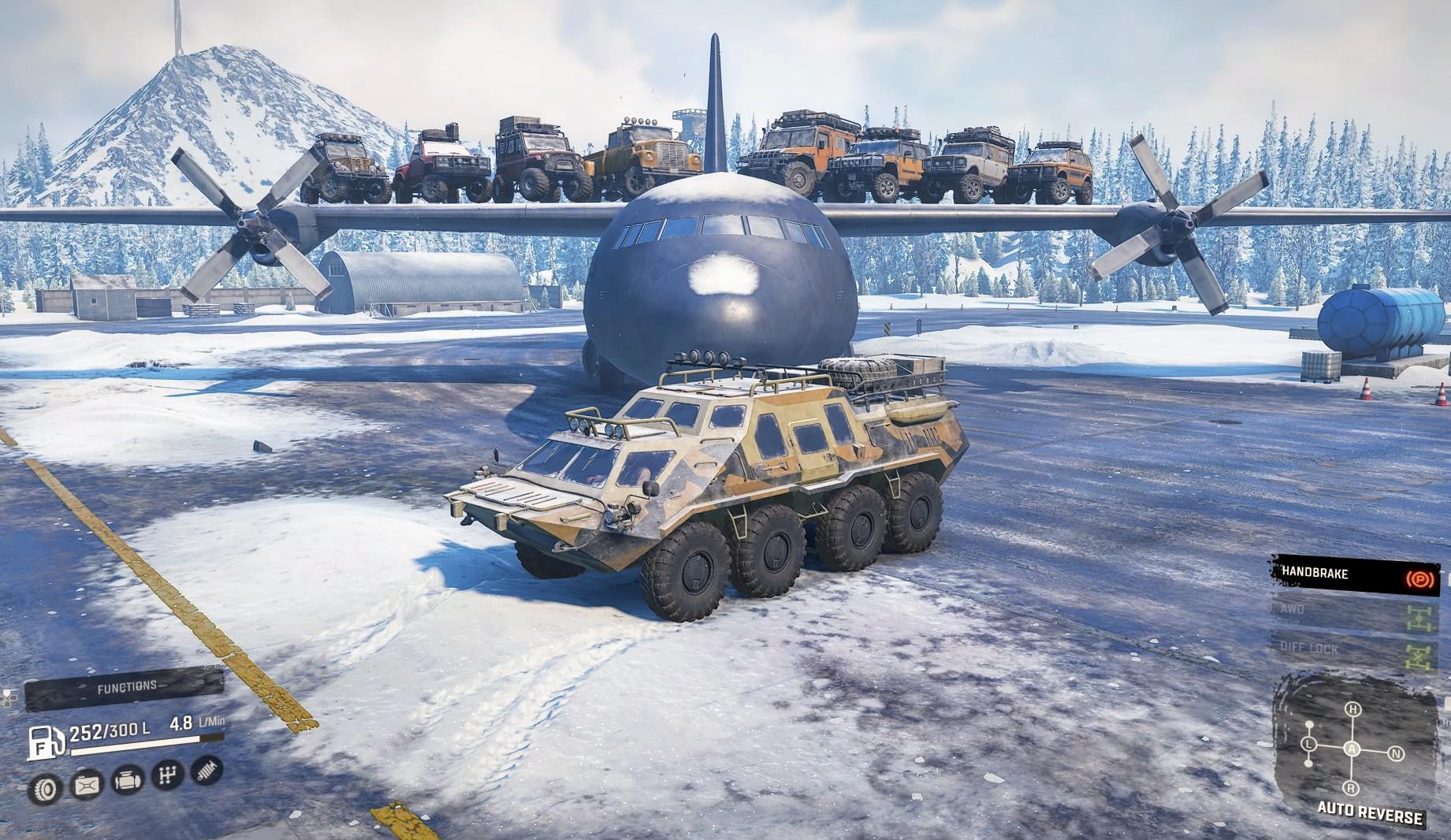The width and height of the screenshot is (1451, 840).
Task: Shift gearbox to Low gear L
Action: pos(1309,745)
